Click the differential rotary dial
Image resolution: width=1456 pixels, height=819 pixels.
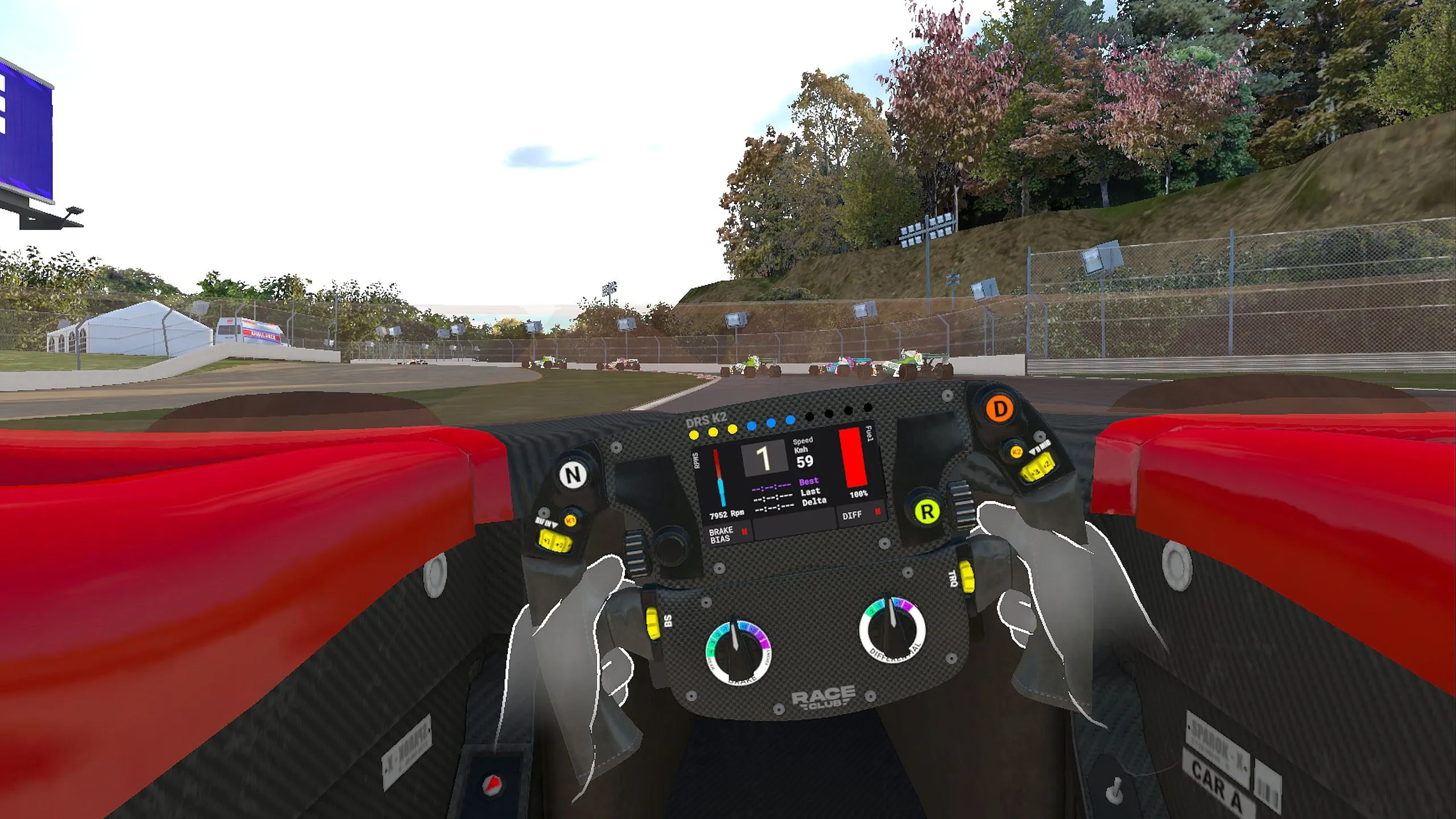click(x=892, y=630)
